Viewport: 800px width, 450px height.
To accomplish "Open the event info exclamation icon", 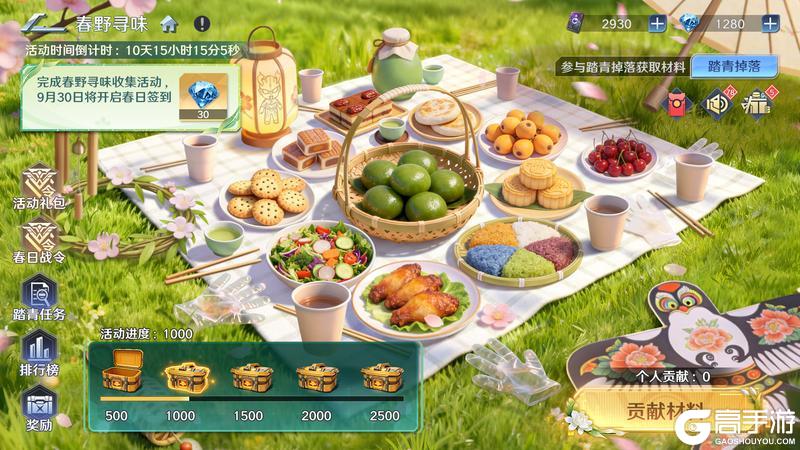I will tap(202, 21).
